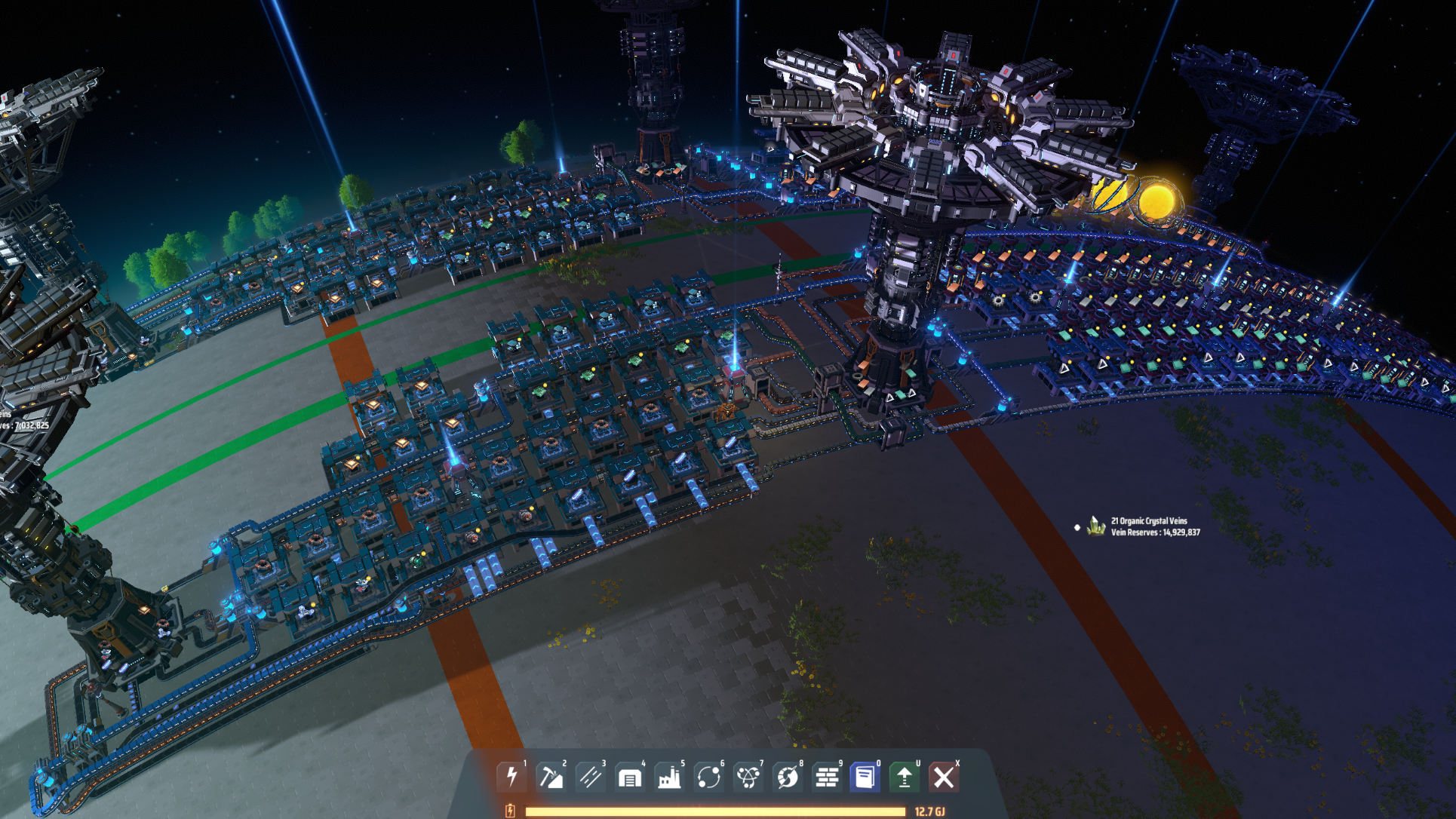Open the conveyor belt logistics category

tap(591, 776)
